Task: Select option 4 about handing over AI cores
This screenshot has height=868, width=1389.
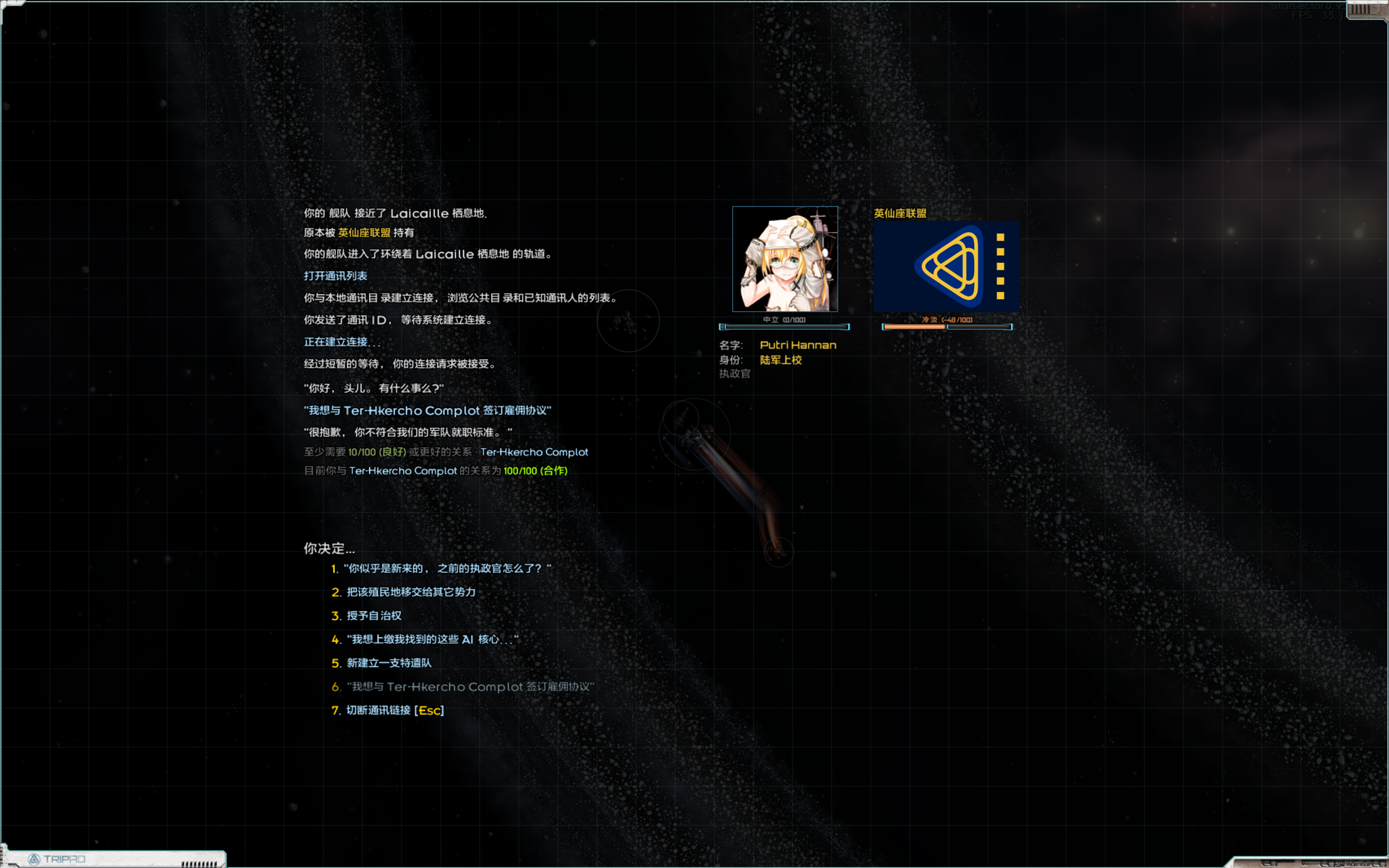Action: (431, 639)
